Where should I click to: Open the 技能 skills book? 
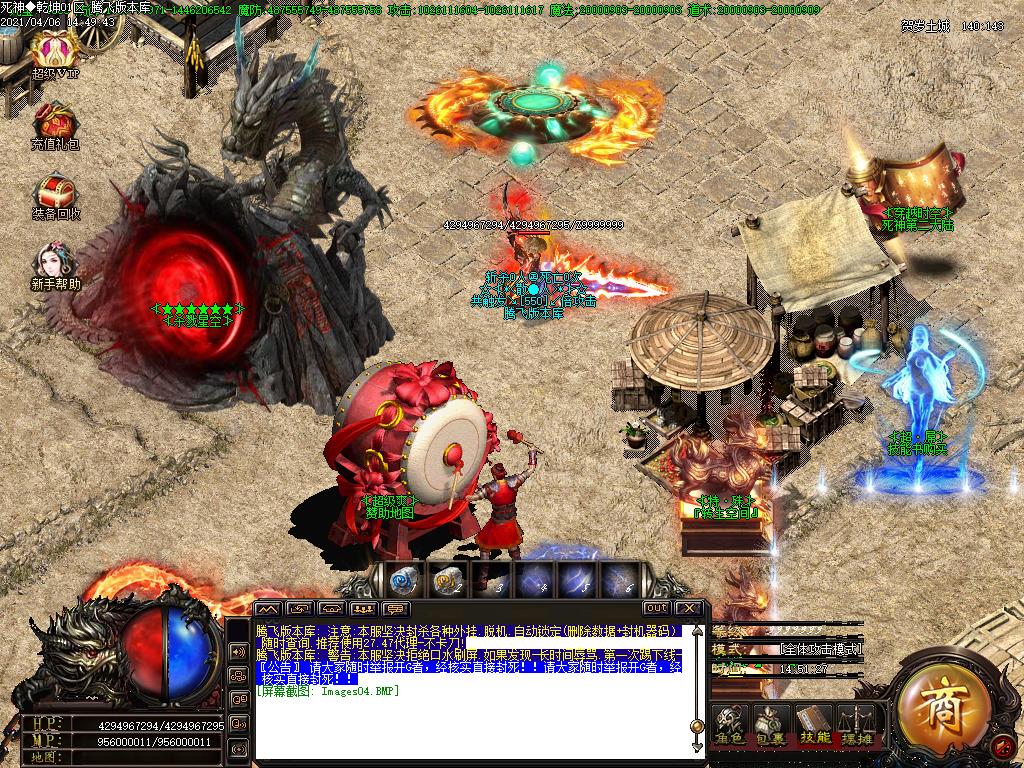[x=812, y=723]
